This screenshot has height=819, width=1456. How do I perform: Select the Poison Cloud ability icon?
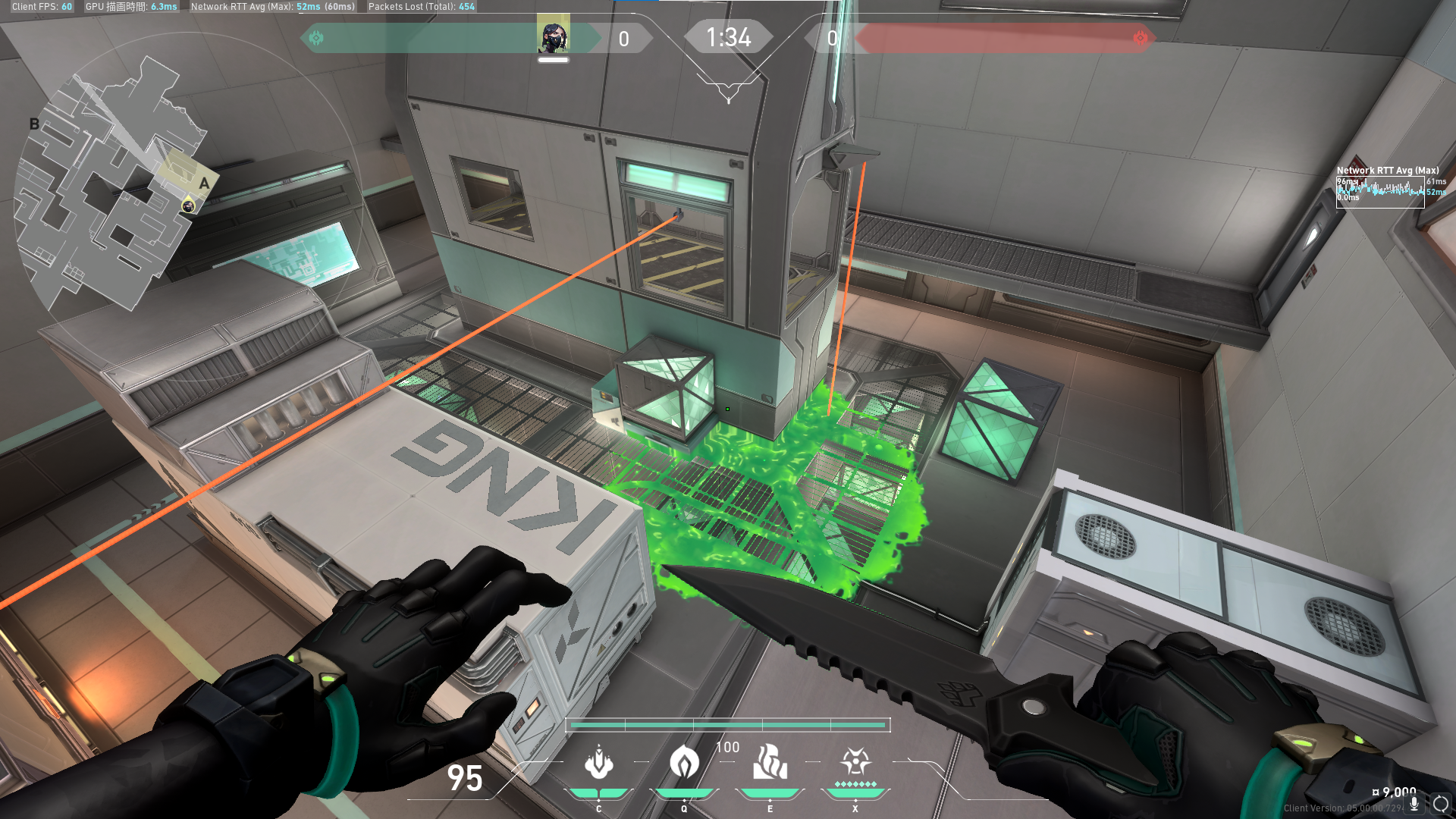tap(684, 763)
